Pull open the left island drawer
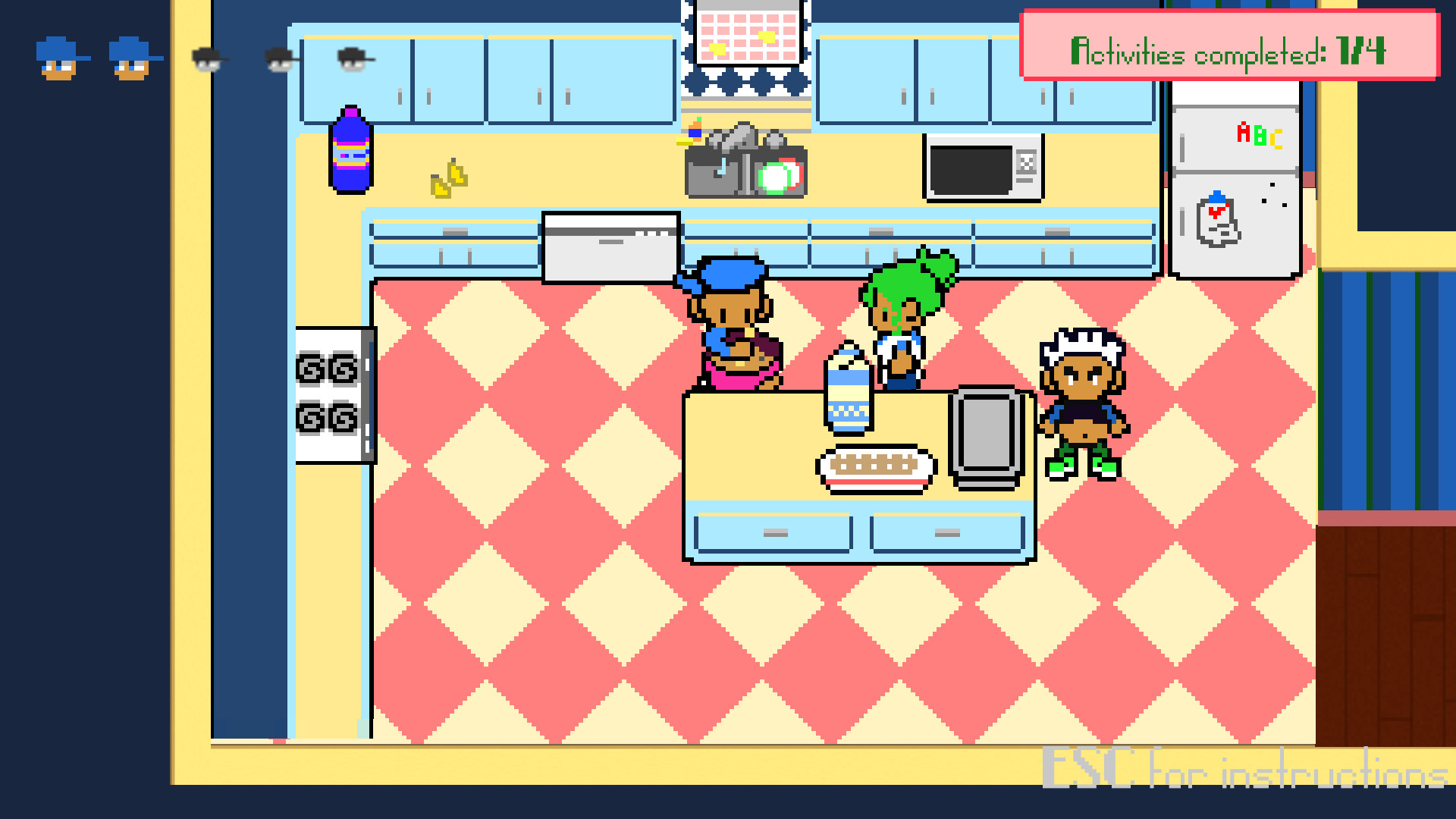The width and height of the screenshot is (1456, 819). 773,533
